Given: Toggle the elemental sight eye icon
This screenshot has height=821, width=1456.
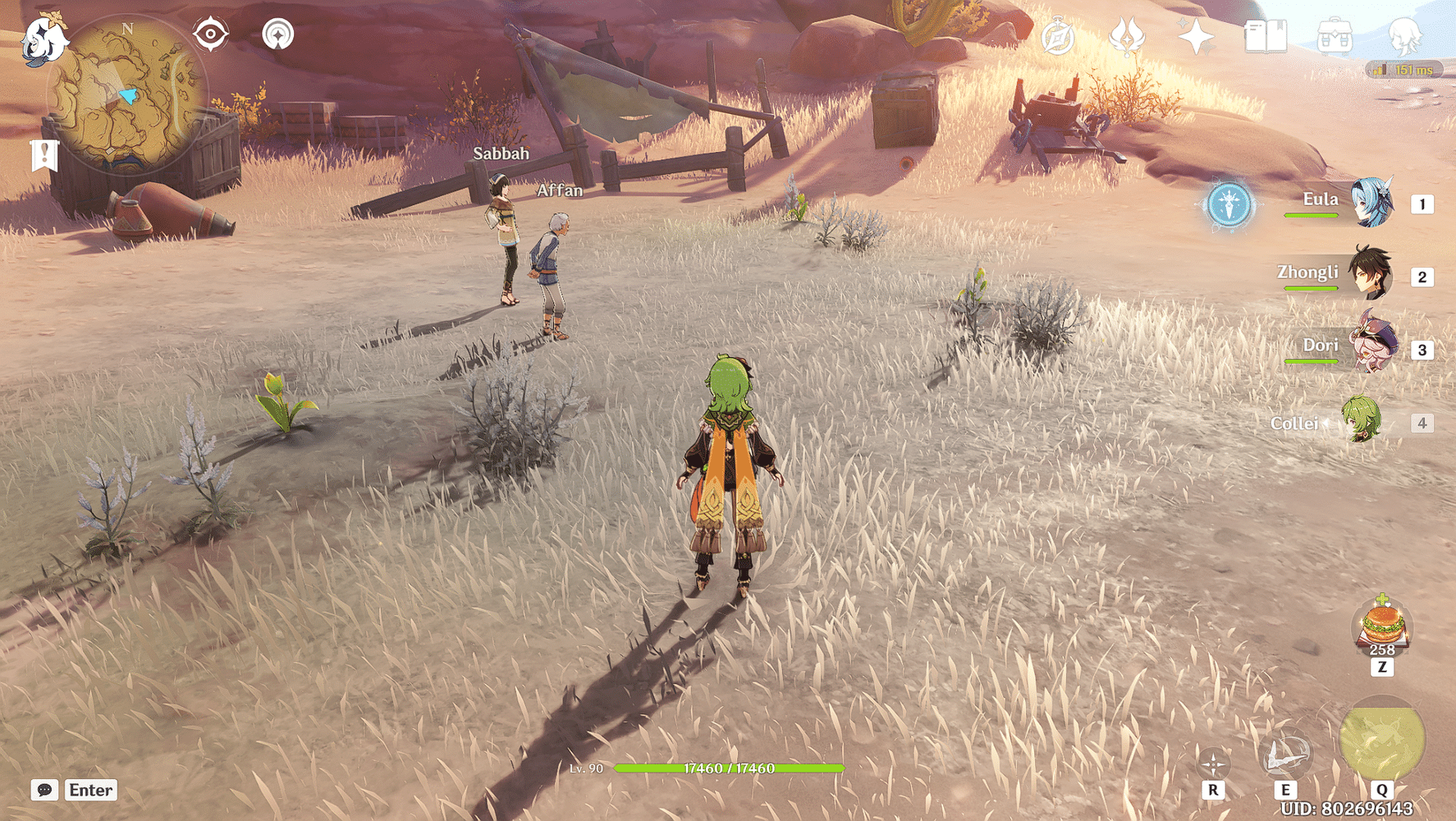Looking at the screenshot, I should tap(210, 34).
